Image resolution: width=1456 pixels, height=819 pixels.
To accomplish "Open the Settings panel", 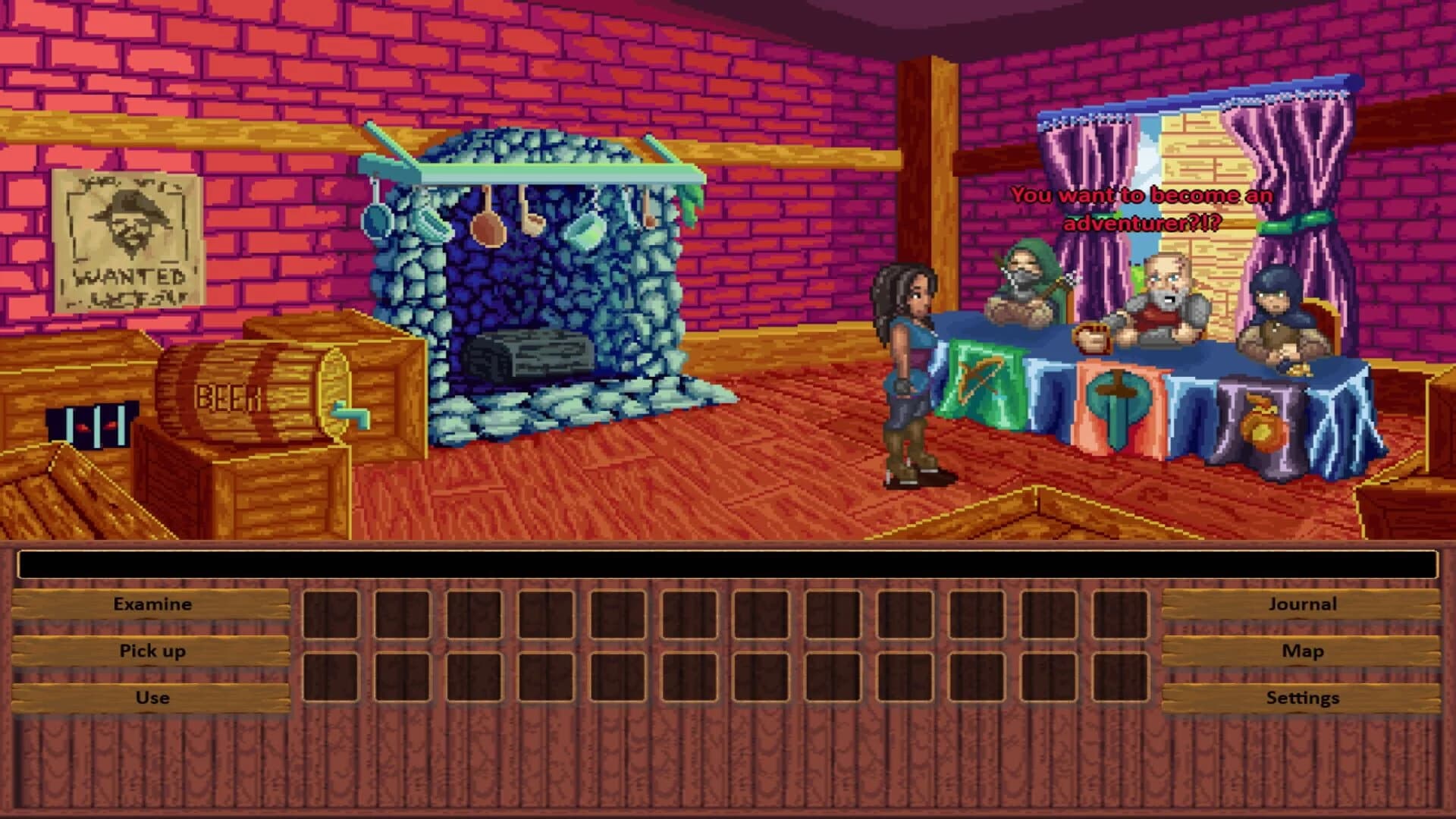I will click(1303, 698).
